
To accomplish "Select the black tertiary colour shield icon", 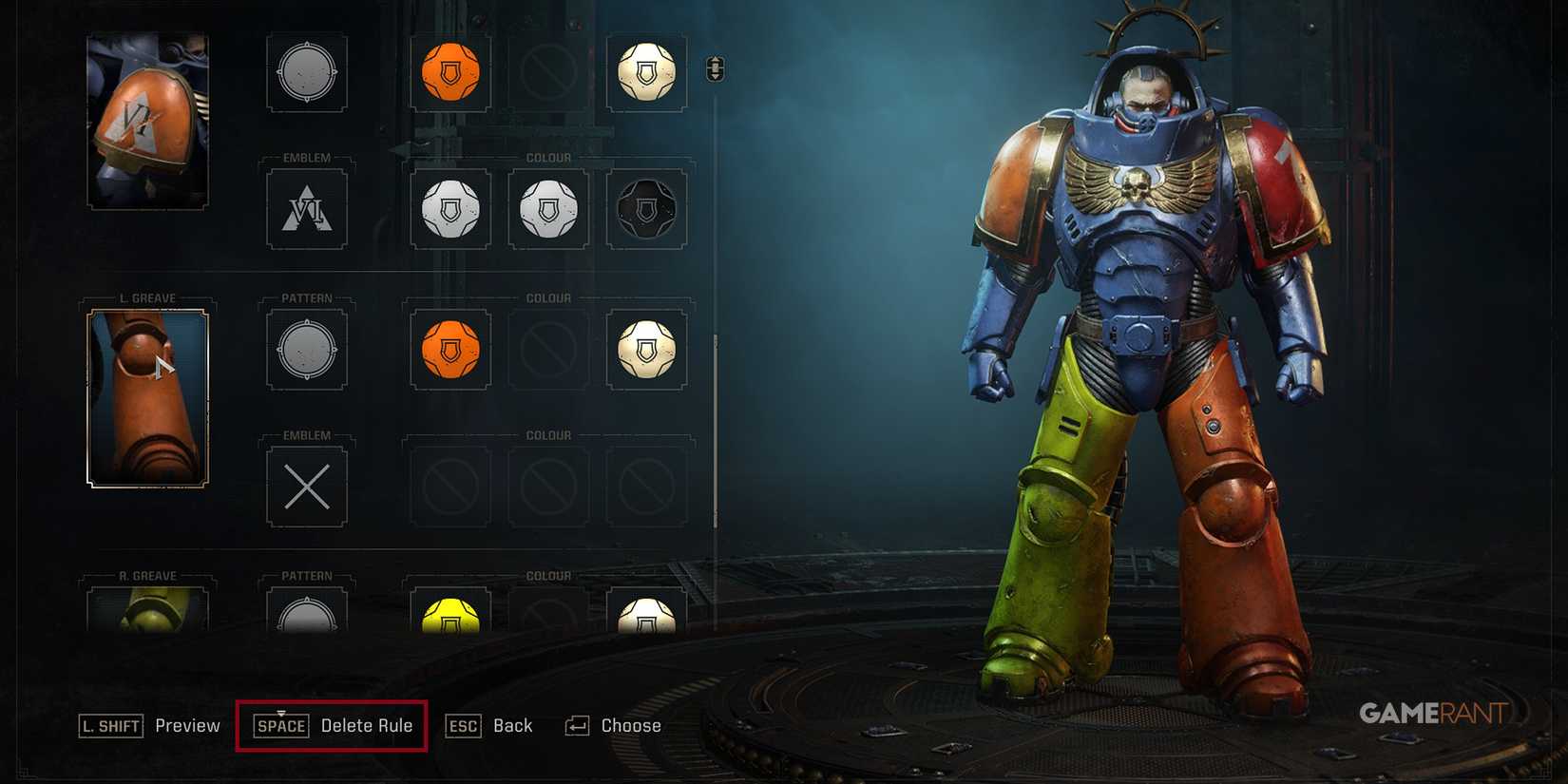I will pos(646,208).
